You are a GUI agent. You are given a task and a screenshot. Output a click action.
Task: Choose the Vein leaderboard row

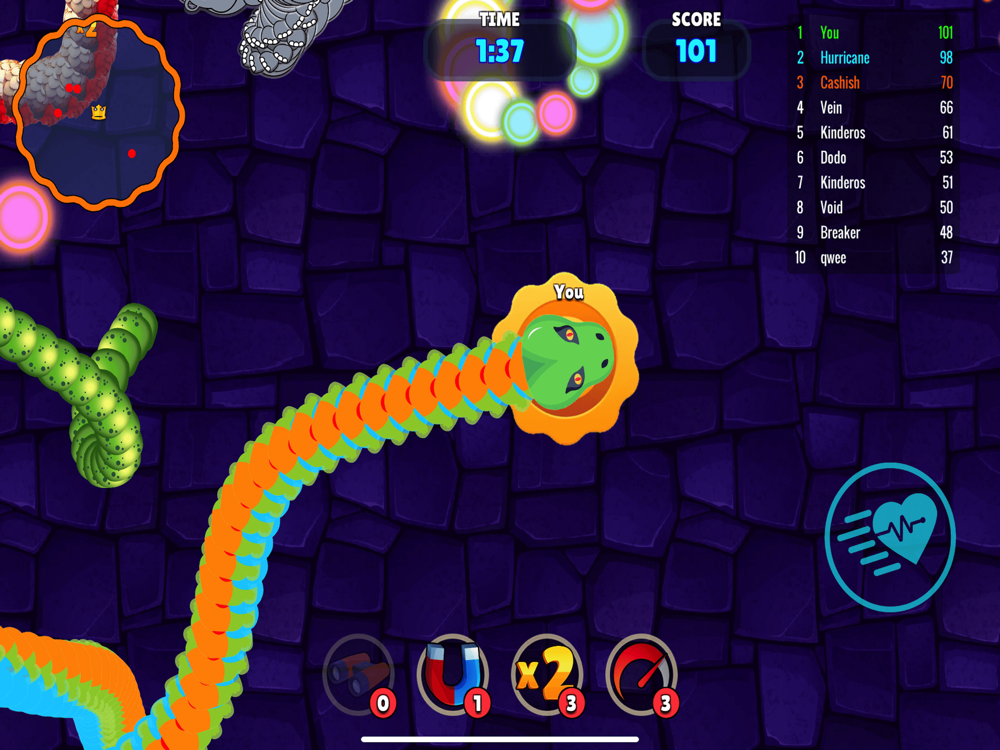point(874,108)
